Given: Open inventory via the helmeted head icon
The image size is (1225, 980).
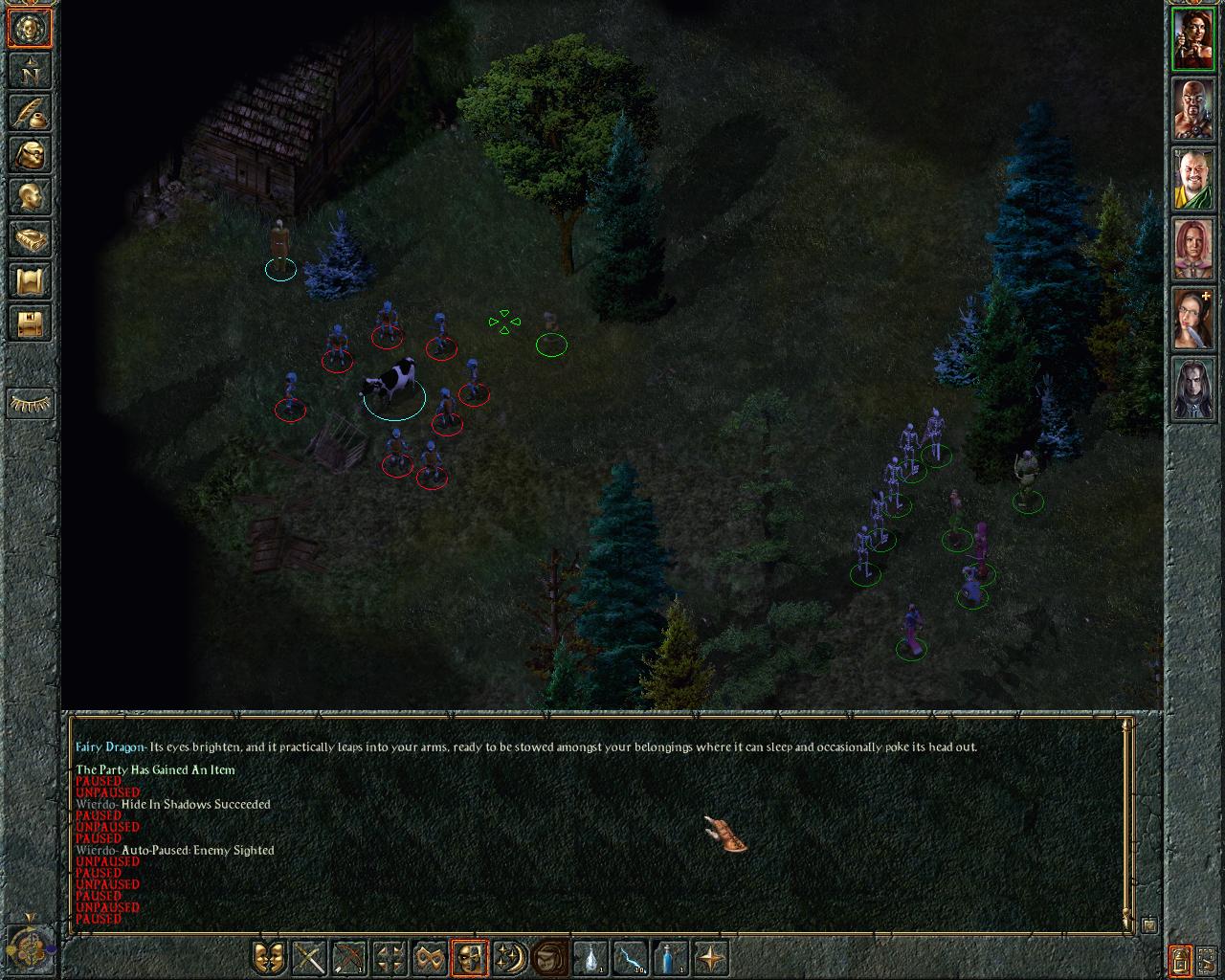Looking at the screenshot, I should pos(30,154).
